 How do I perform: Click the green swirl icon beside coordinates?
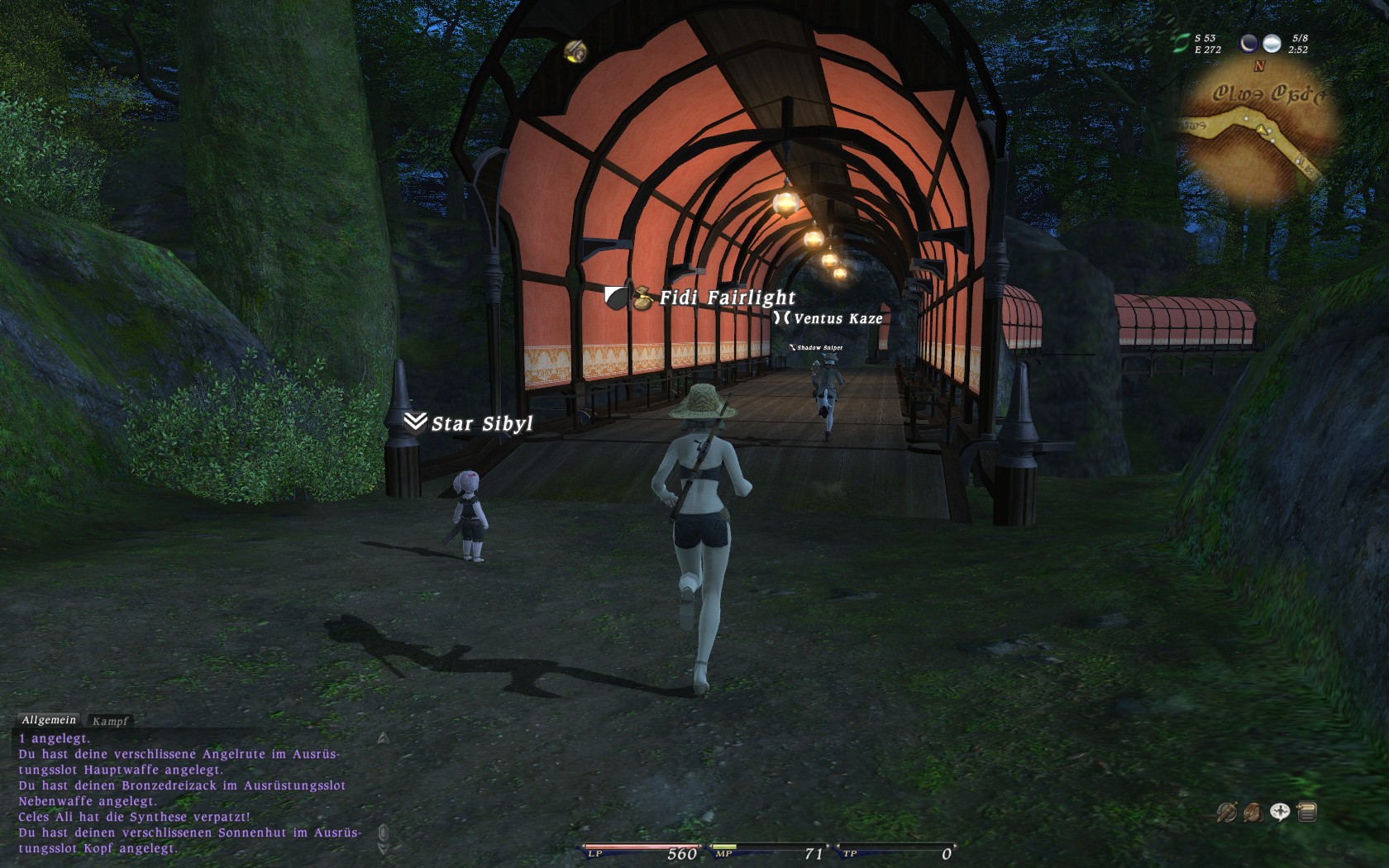(1181, 43)
